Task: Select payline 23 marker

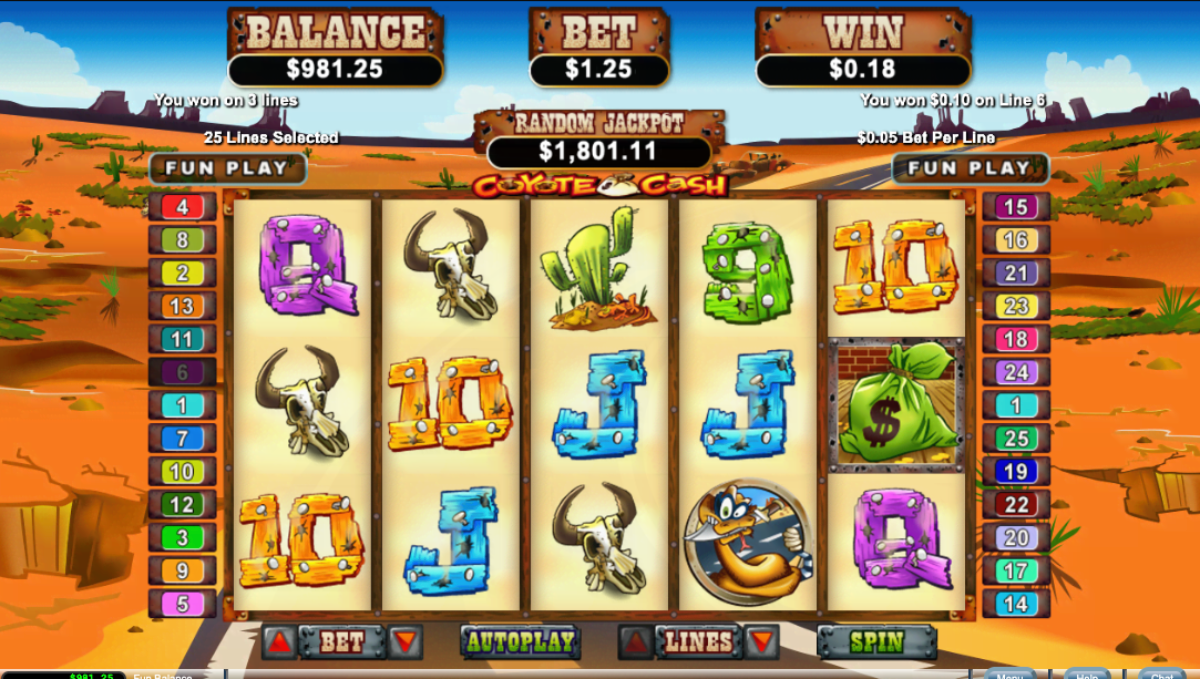Action: click(x=1016, y=306)
